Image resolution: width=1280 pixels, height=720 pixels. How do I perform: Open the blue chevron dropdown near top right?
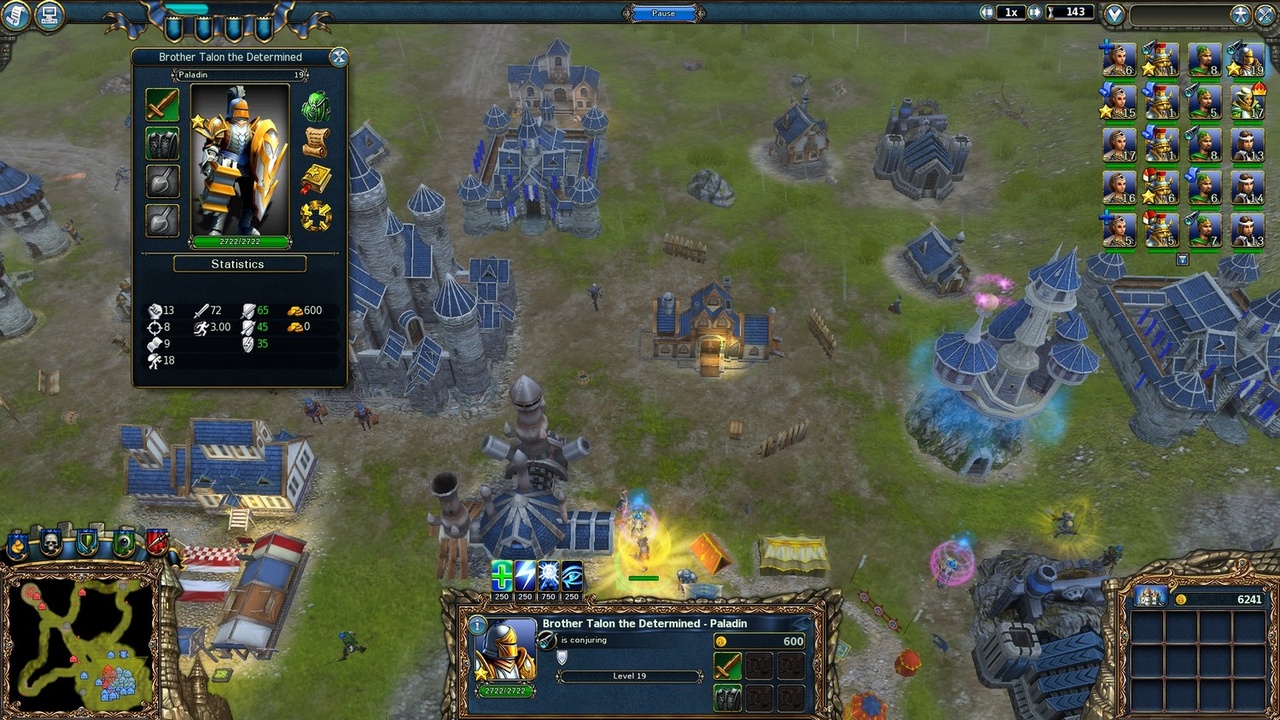(x=1113, y=13)
